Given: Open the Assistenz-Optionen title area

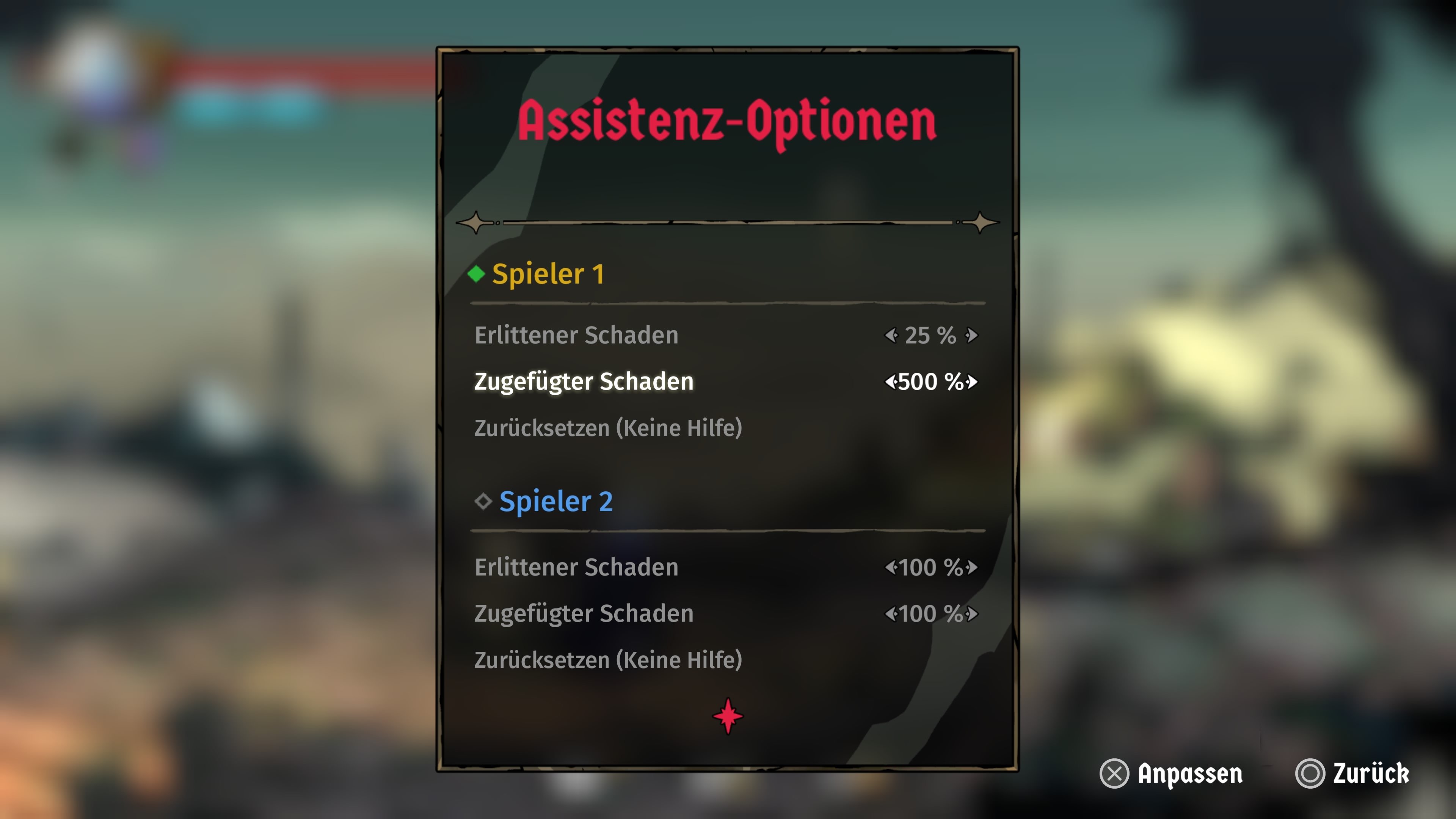Looking at the screenshot, I should tap(728, 121).
